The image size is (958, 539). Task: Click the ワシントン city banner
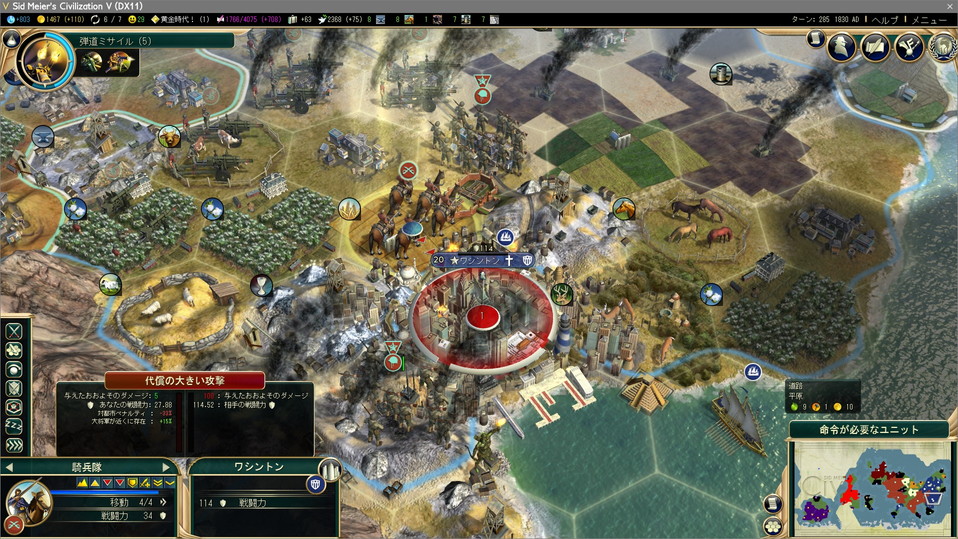point(480,260)
